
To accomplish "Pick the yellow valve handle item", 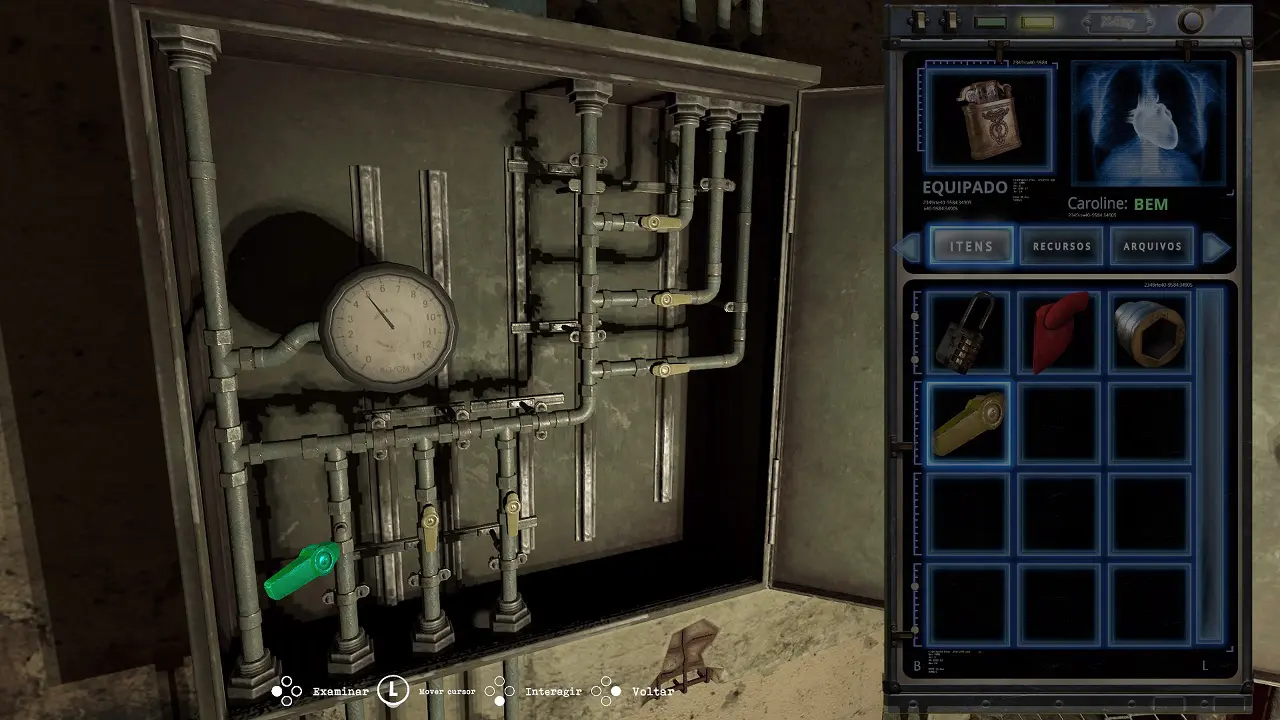I will click(x=968, y=423).
